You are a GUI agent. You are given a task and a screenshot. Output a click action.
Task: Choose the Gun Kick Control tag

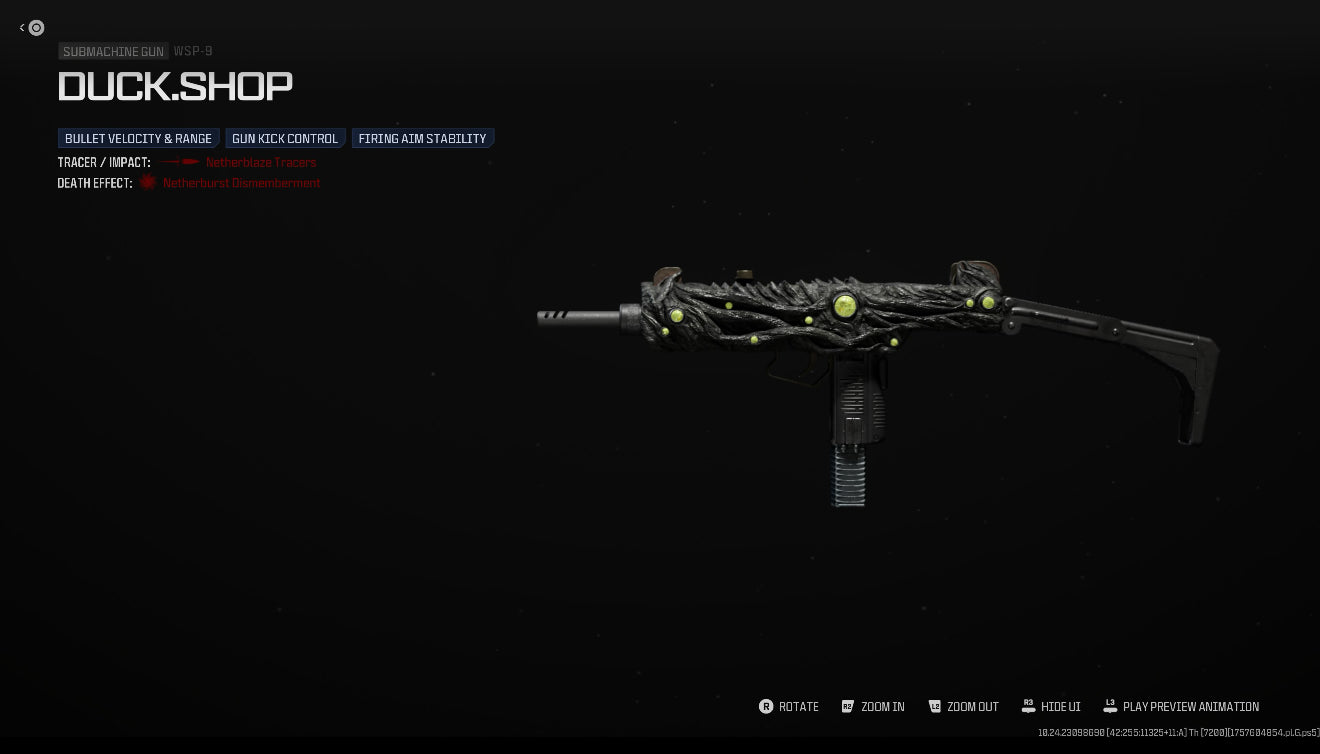pyautogui.click(x=285, y=139)
